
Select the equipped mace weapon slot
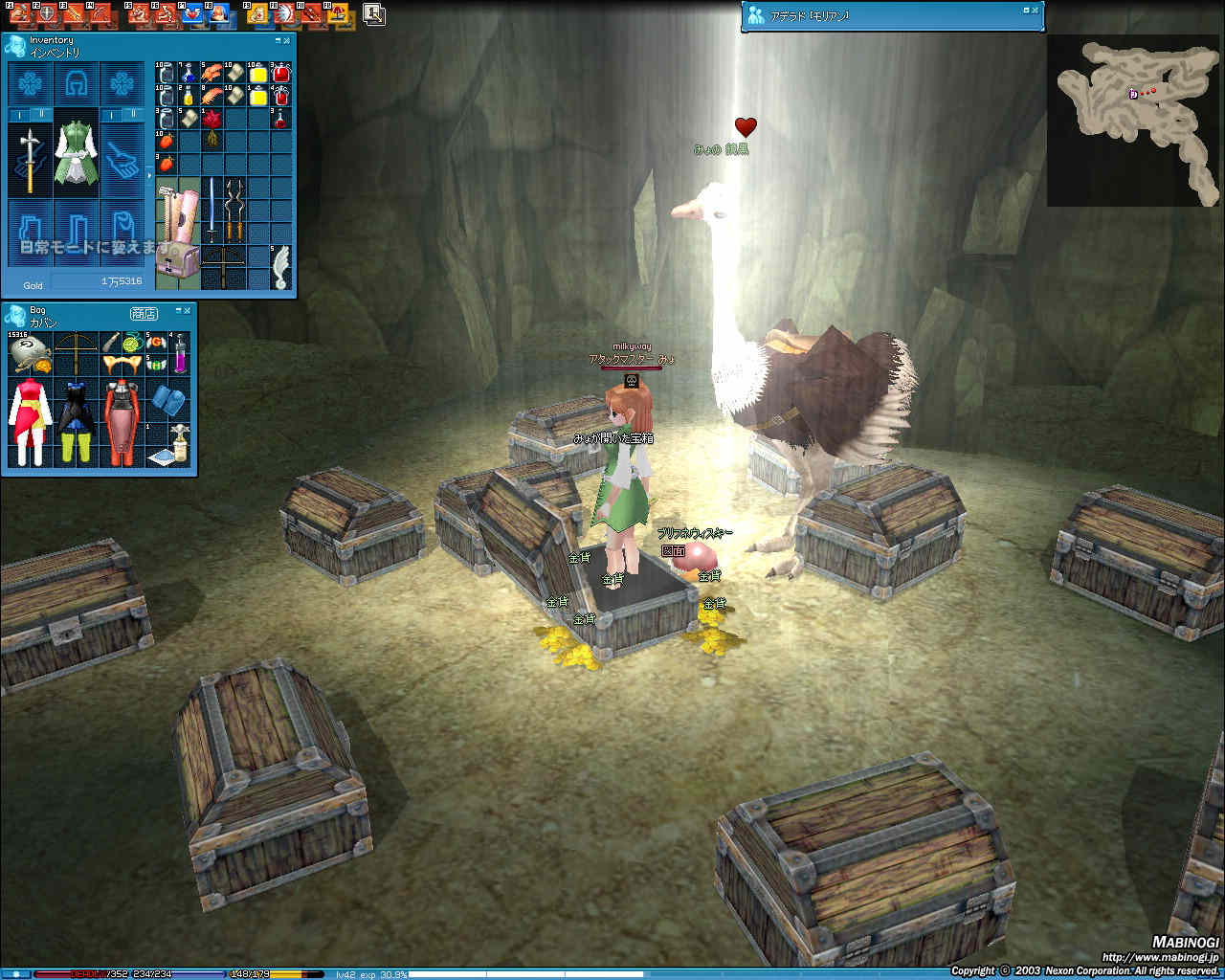(30, 158)
